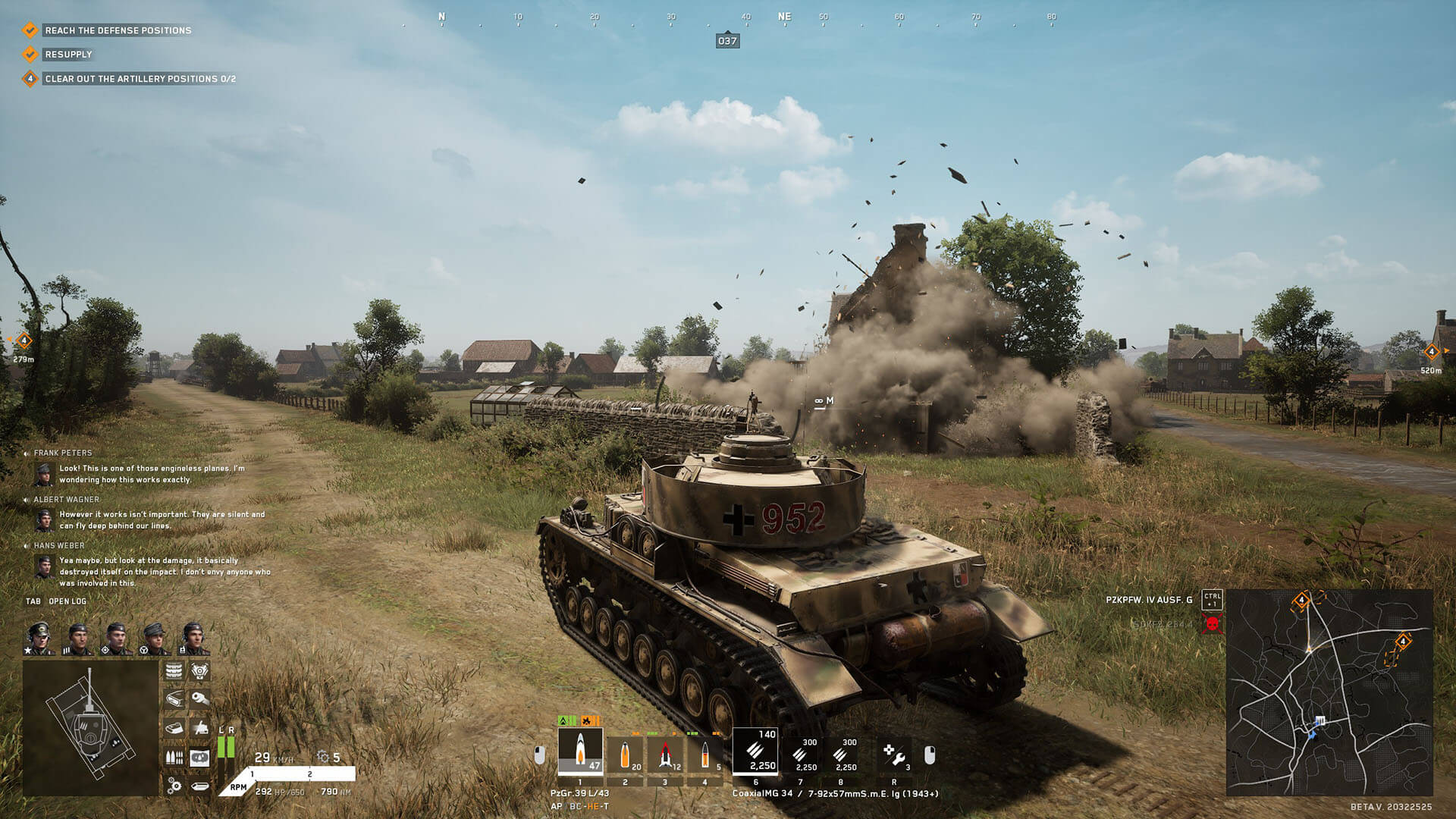Activate the repair wrench slot
Viewport: 1456px width, 819px height.
point(894,755)
